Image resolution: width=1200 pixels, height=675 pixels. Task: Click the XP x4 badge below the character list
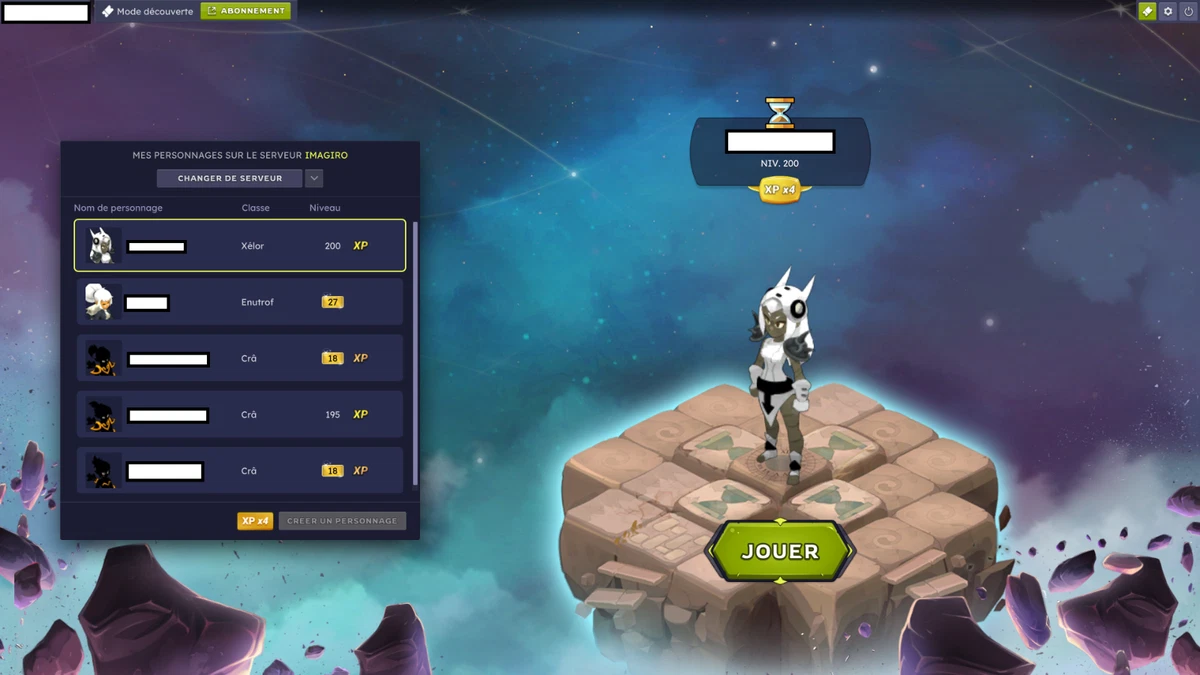tap(255, 521)
